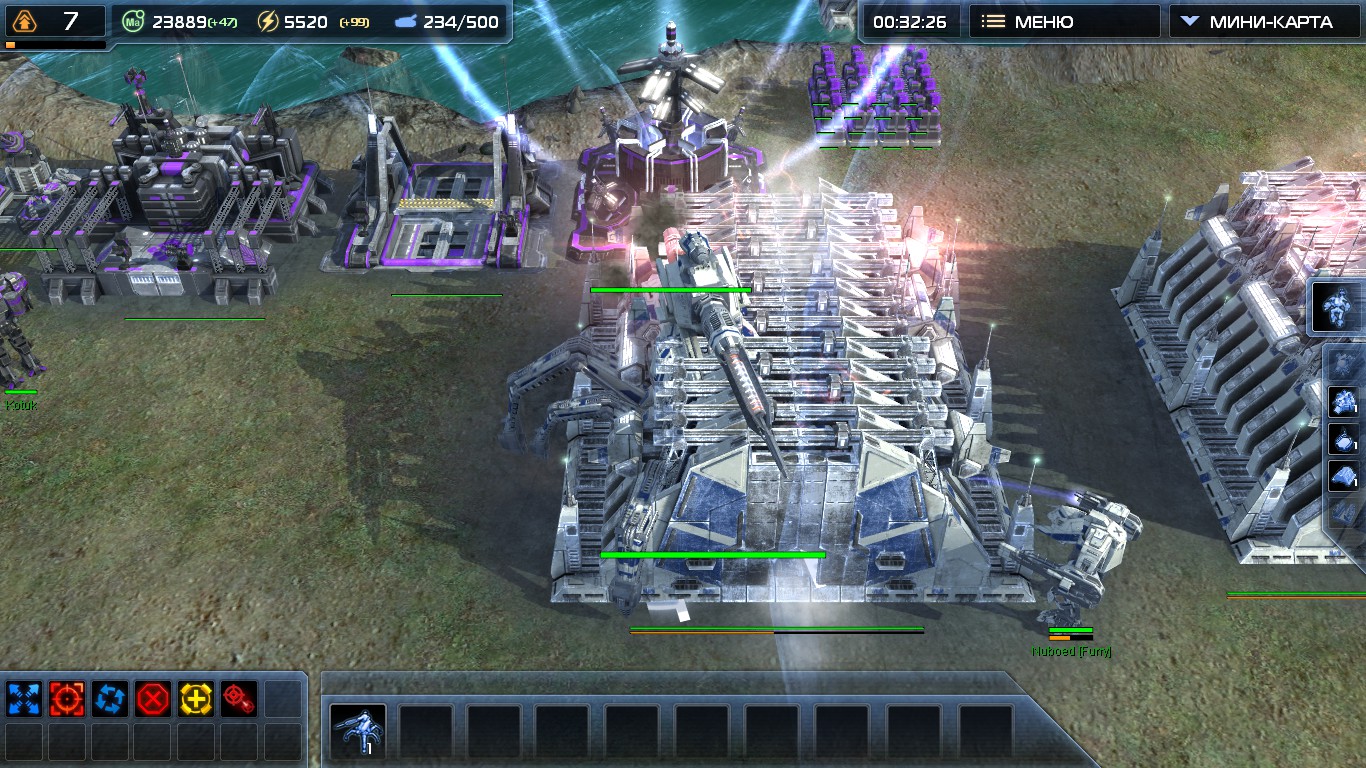This screenshot has width=1366, height=768.
Task: Expand the faded unit entry above the queue thumbnails
Action: 1342,364
